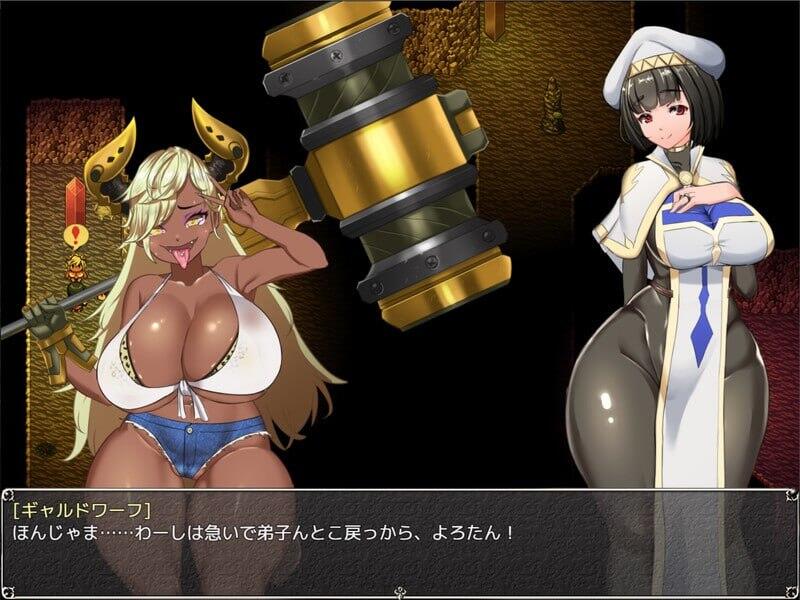Image resolution: width=800 pixels, height=600 pixels.
Task: Click the dialogue box to advance text
Action: pyautogui.click(x=400, y=540)
